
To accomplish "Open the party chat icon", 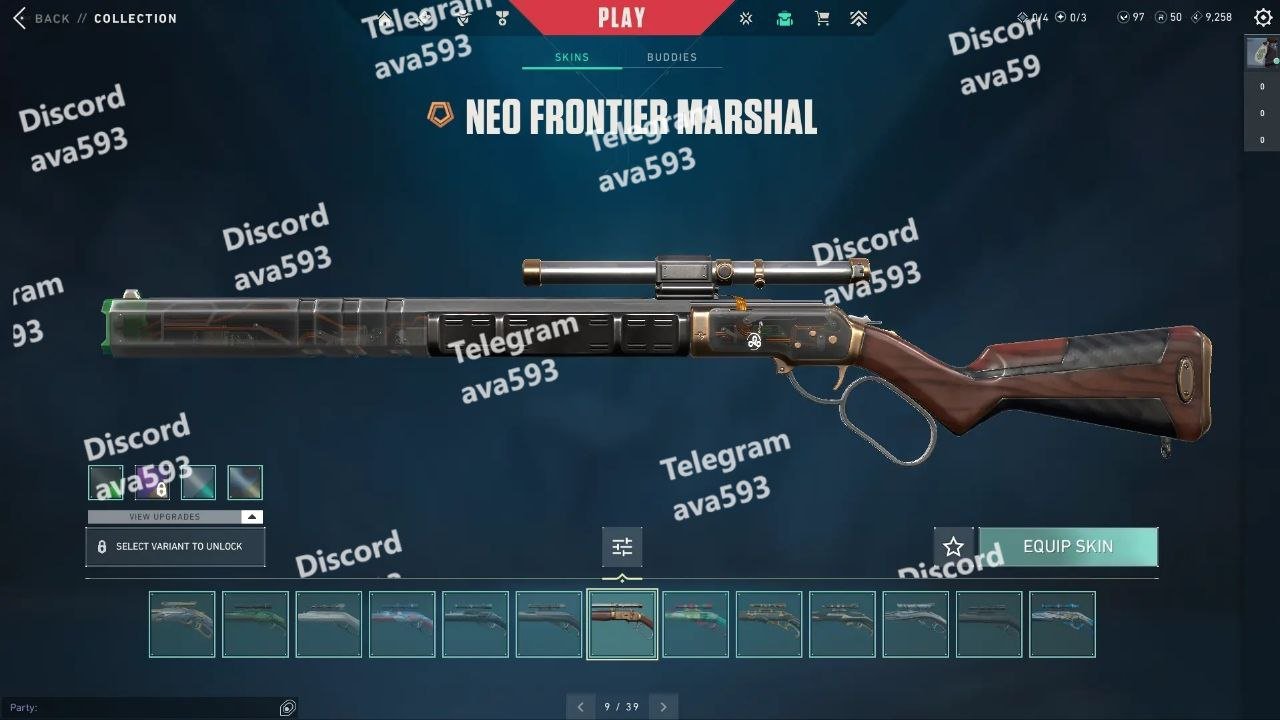I will click(x=288, y=708).
